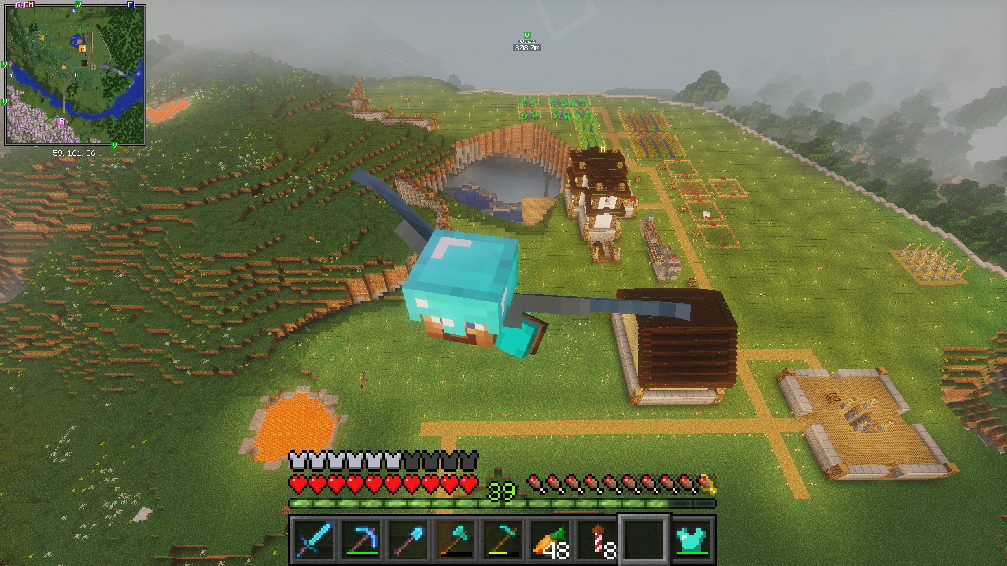The width and height of the screenshot is (1007, 566).
Task: Select the stack of 48 carrots
Action: 547,539
